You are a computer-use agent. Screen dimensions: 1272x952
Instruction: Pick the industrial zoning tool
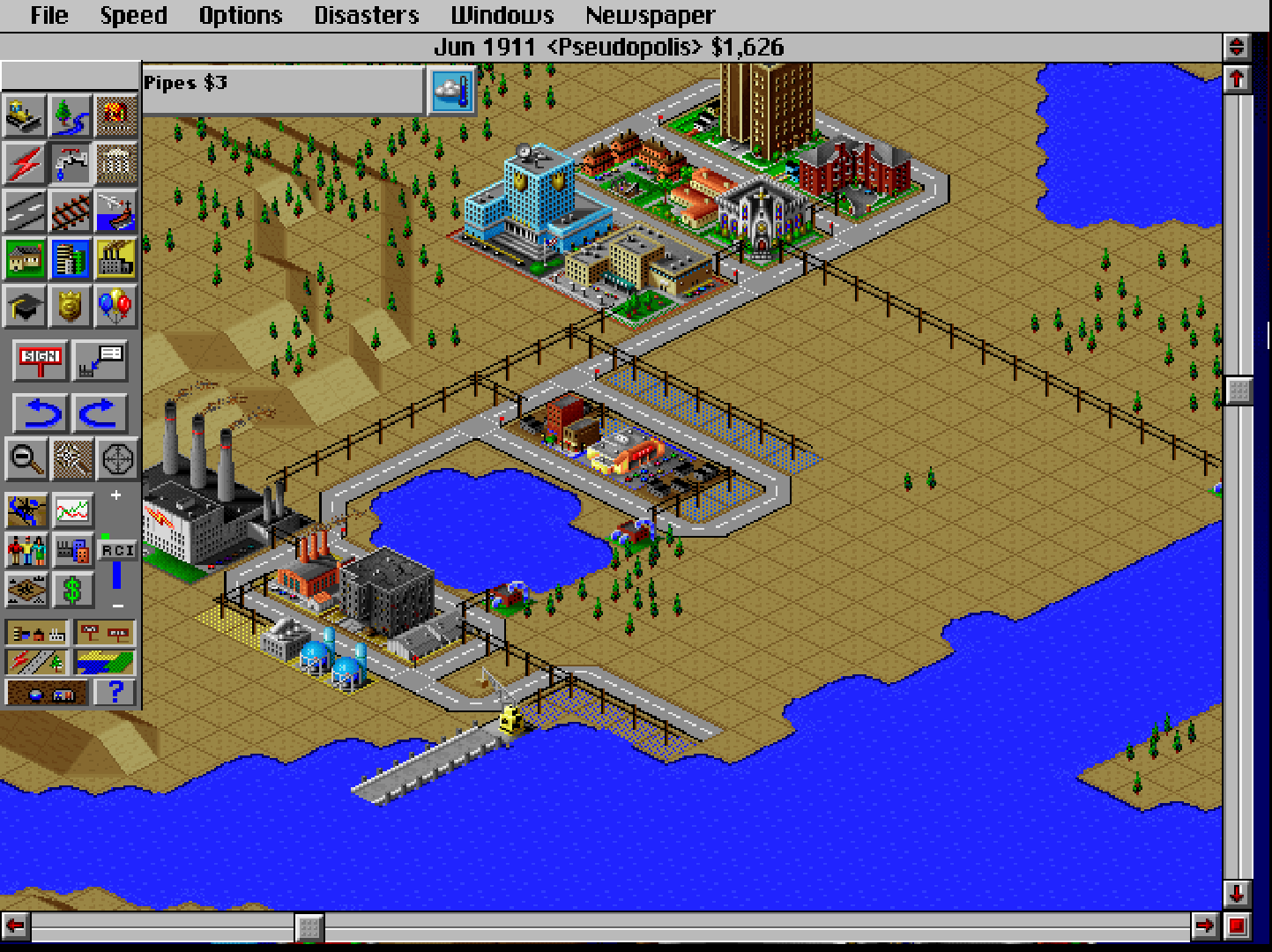click(x=115, y=259)
